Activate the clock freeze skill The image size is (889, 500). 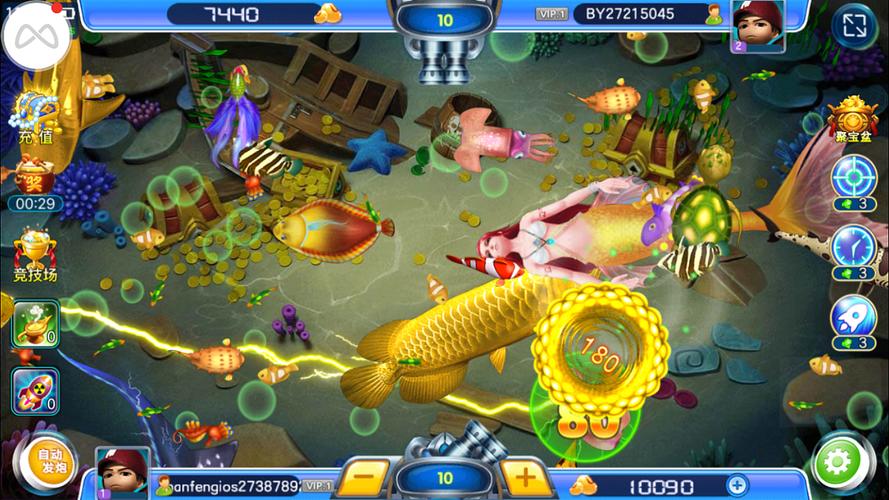[853, 247]
